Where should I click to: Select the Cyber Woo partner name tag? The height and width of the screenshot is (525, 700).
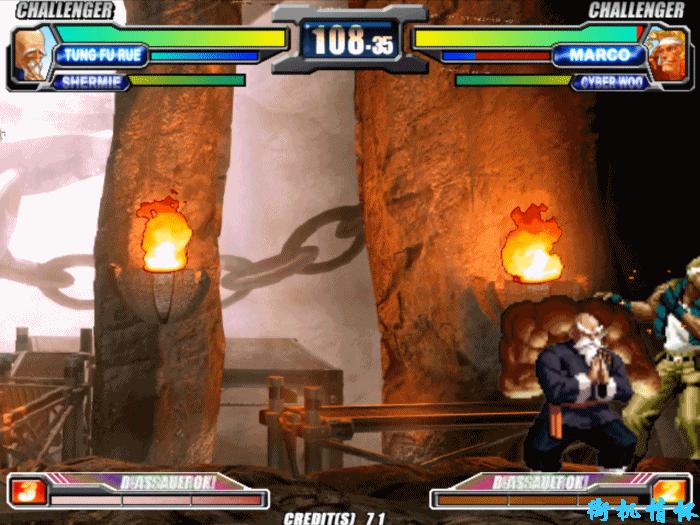(607, 83)
